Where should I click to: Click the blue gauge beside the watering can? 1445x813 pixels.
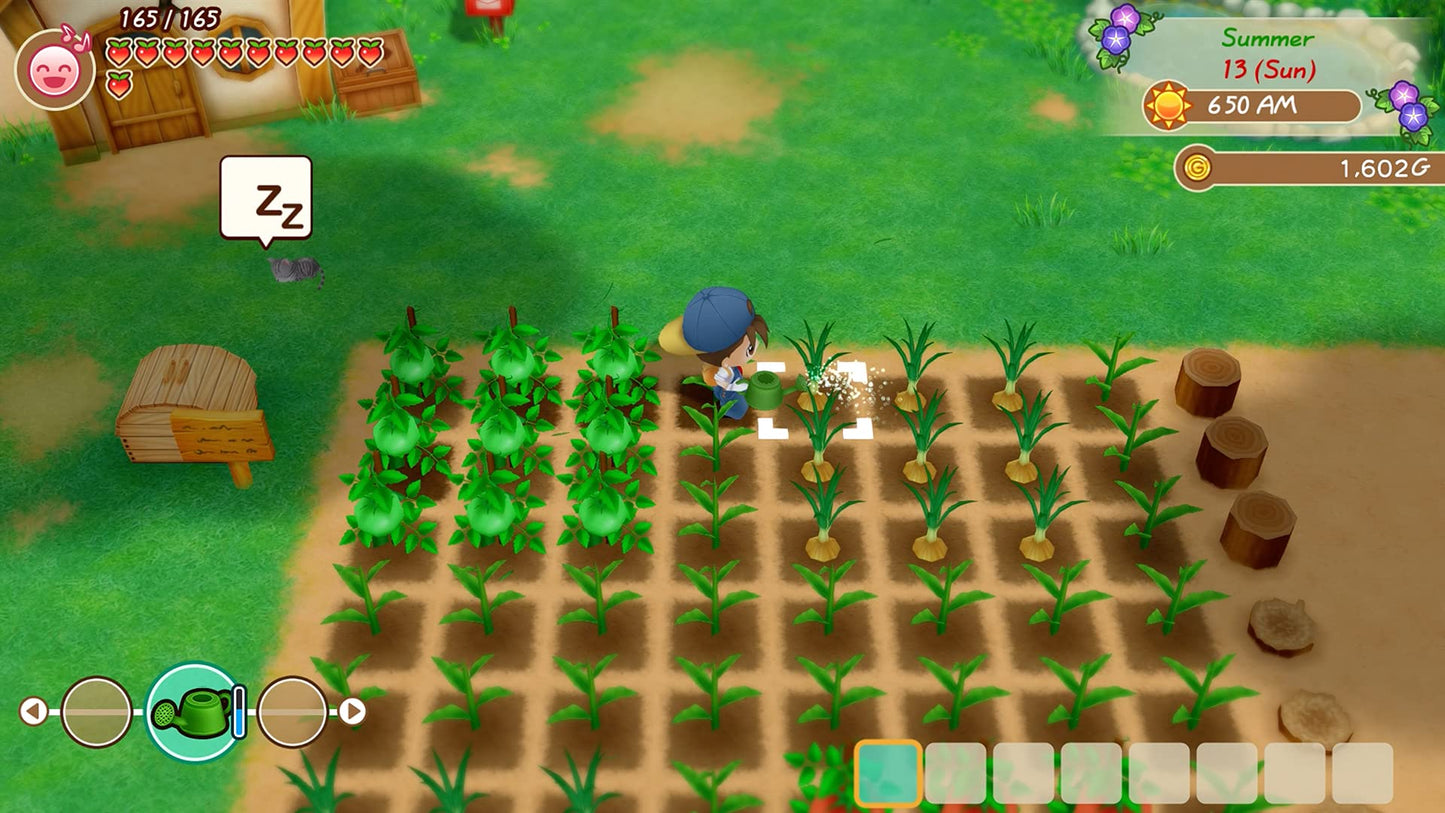pyautogui.click(x=237, y=709)
